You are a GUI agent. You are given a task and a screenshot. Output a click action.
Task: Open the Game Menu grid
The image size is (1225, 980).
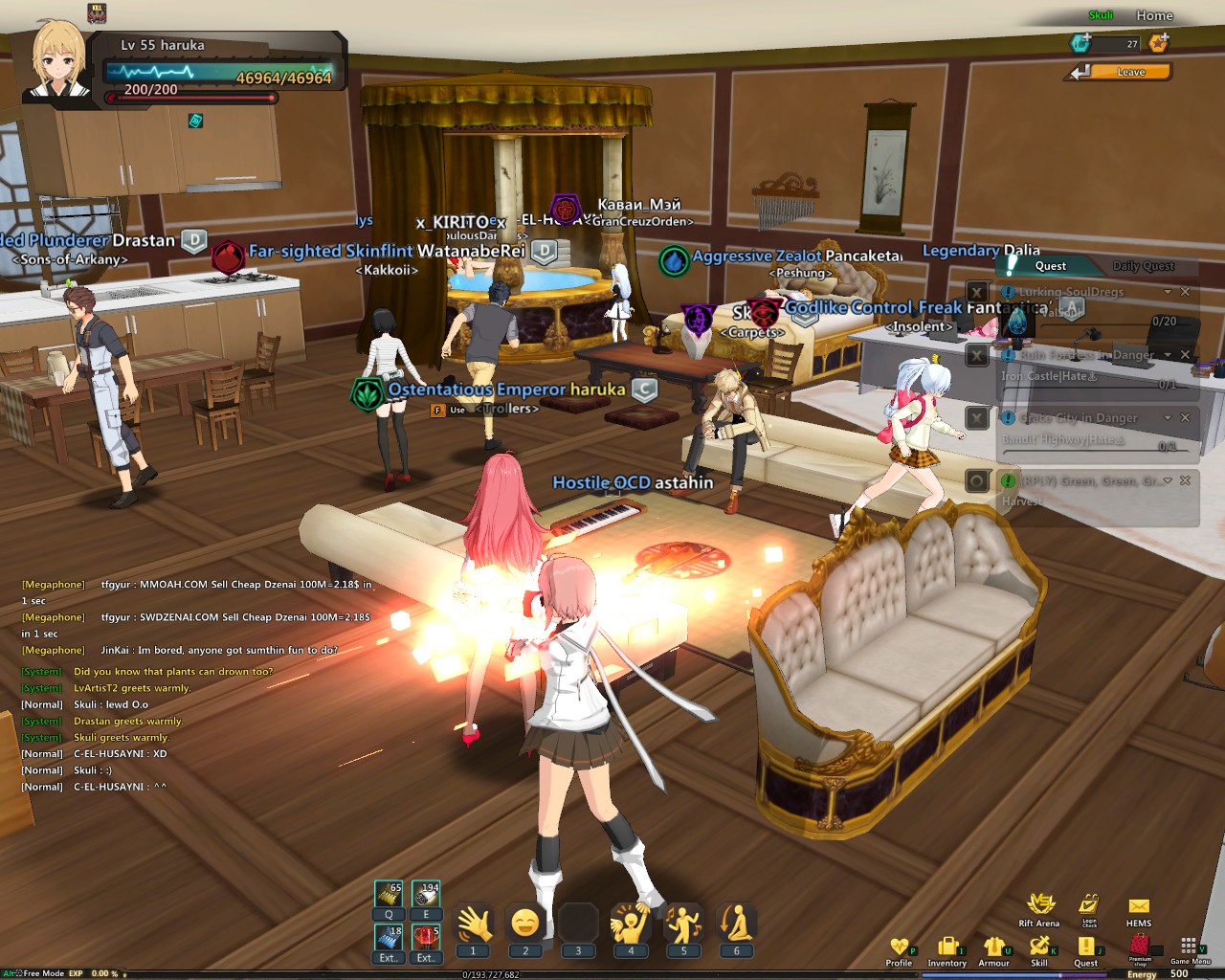(x=1189, y=947)
